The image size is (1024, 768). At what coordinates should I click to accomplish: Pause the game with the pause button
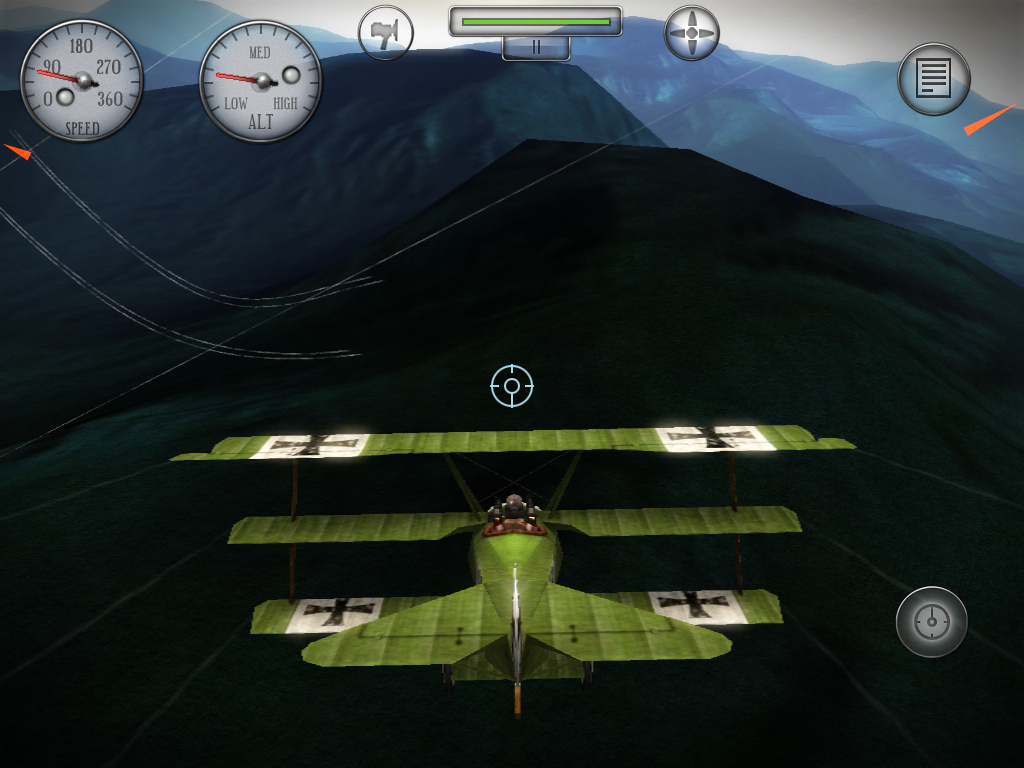click(536, 47)
